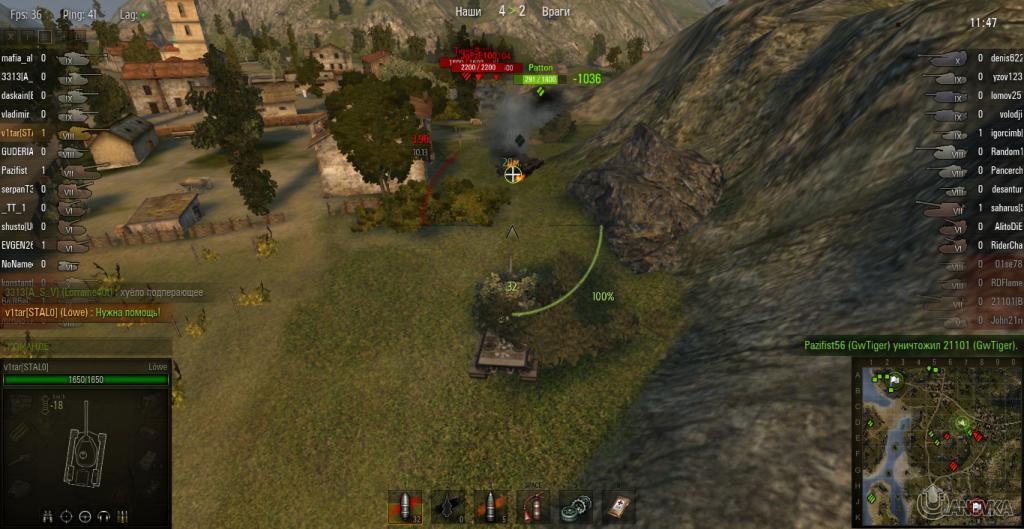
Task: Select the shell slot showing 0 rounds
Action: pos(447,506)
